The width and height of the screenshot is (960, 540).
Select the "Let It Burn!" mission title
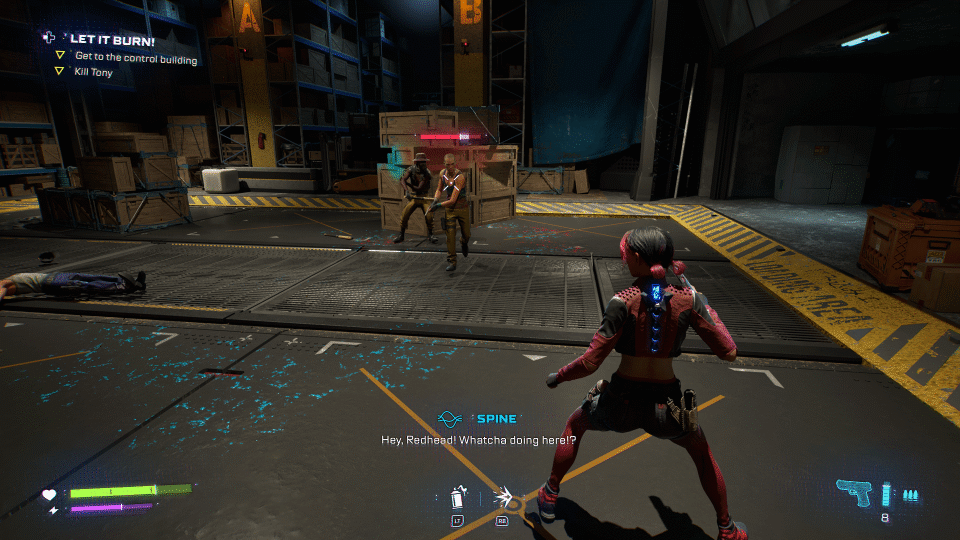111,39
